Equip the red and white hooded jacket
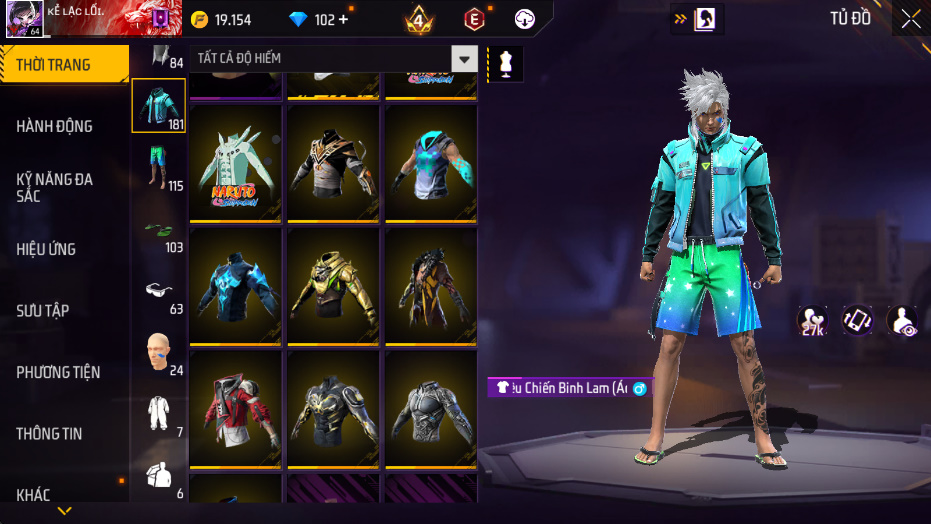Image resolution: width=931 pixels, height=524 pixels. (x=236, y=410)
